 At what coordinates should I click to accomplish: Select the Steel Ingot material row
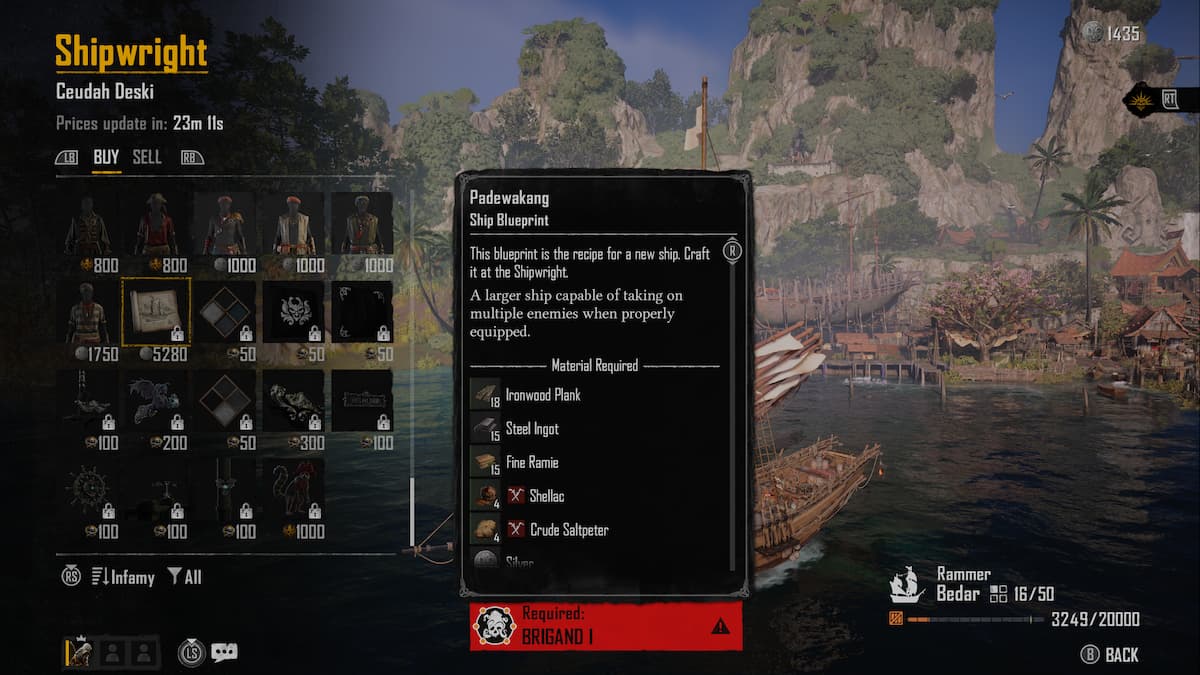(x=532, y=429)
